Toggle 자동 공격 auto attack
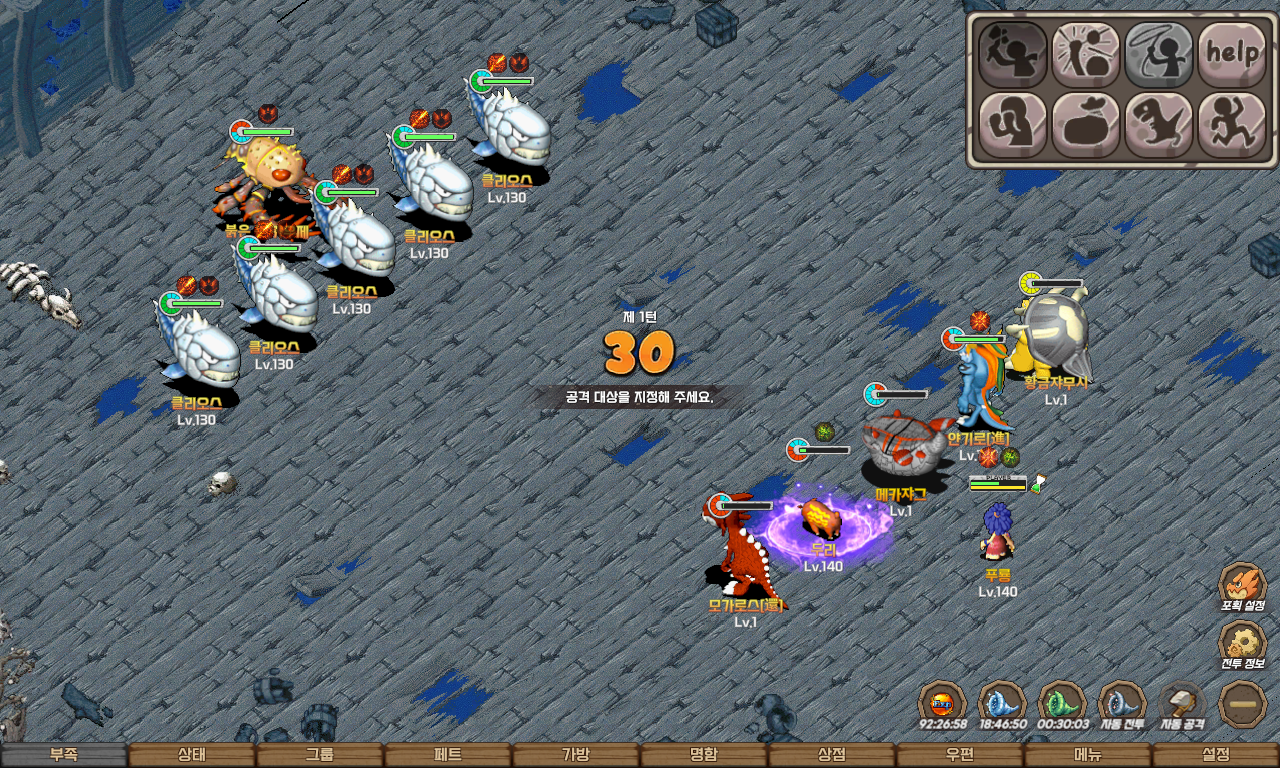Image resolution: width=1280 pixels, height=768 pixels. pos(1183,704)
